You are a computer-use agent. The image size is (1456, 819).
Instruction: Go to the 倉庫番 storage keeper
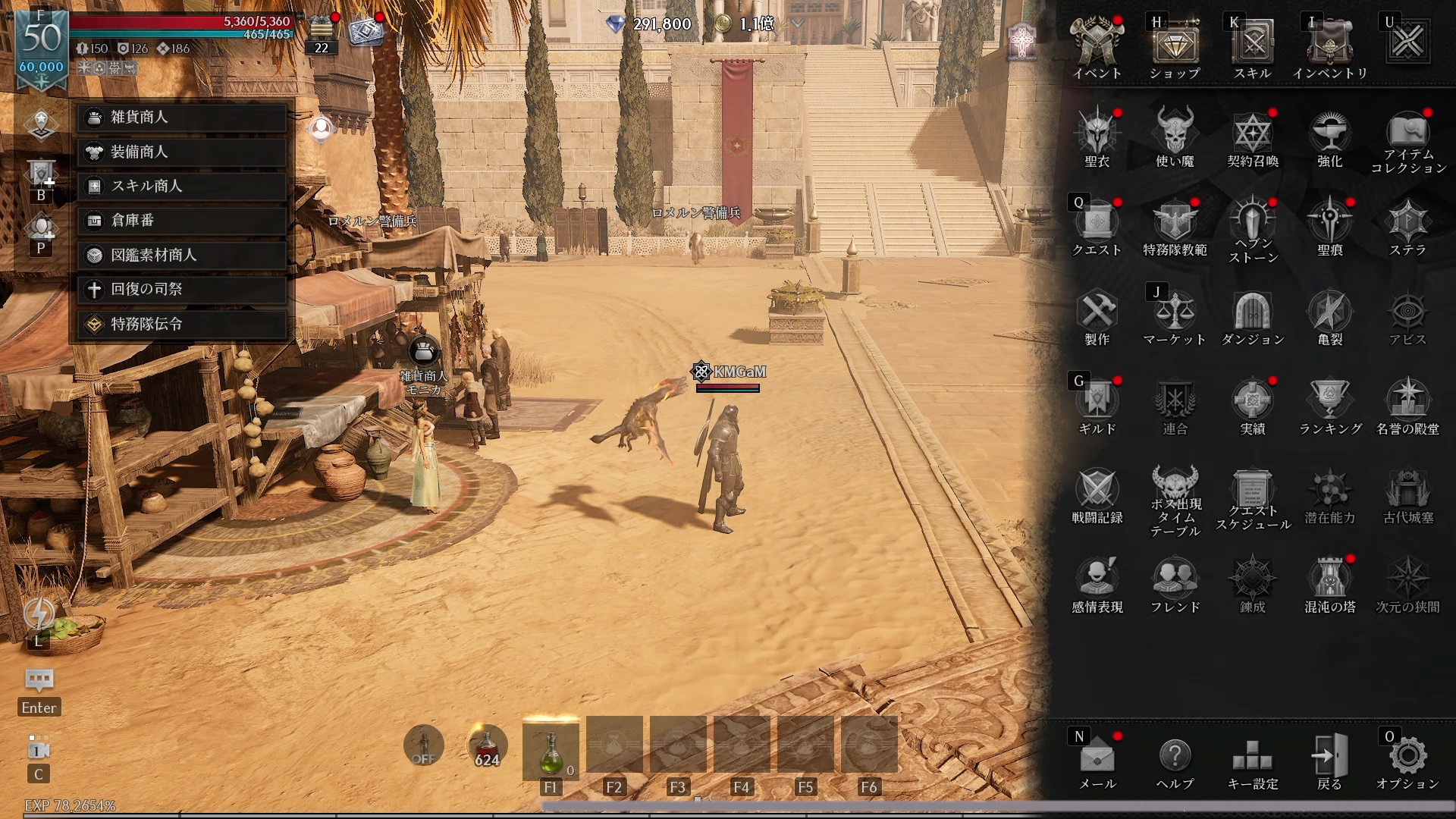(182, 221)
